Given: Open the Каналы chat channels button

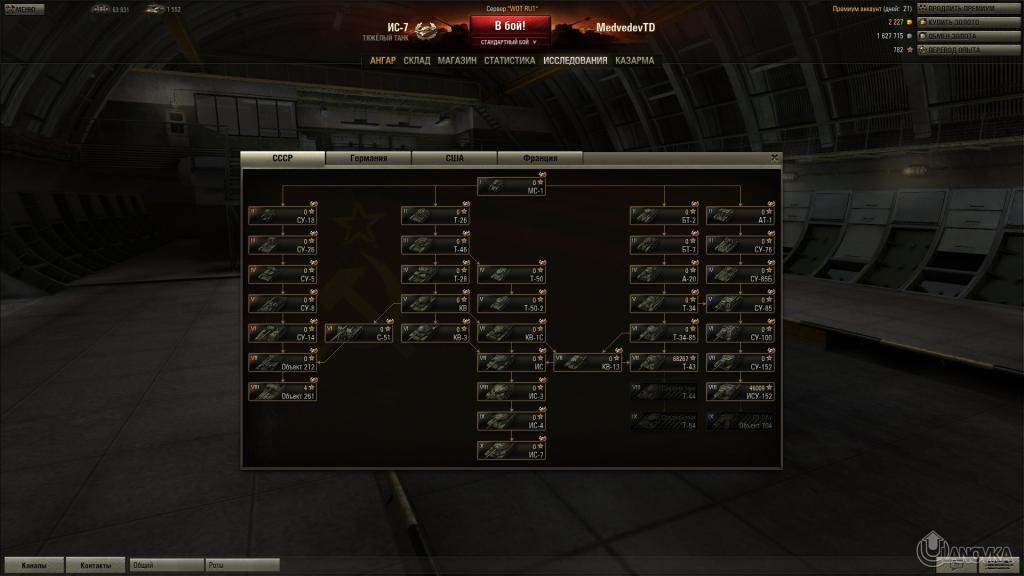Looking at the screenshot, I should (x=33, y=565).
